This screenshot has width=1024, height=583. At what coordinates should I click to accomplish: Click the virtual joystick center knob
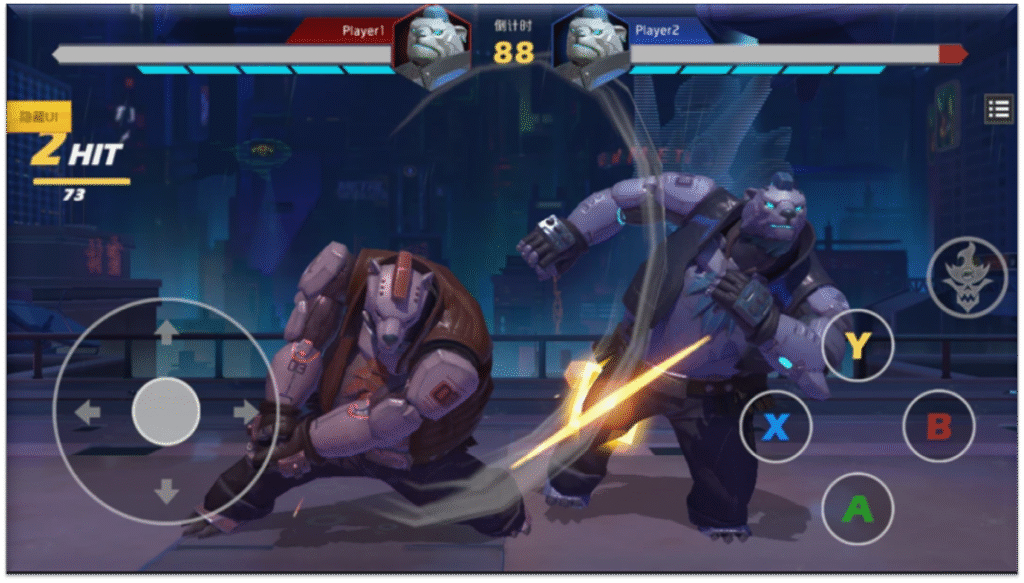pos(166,411)
